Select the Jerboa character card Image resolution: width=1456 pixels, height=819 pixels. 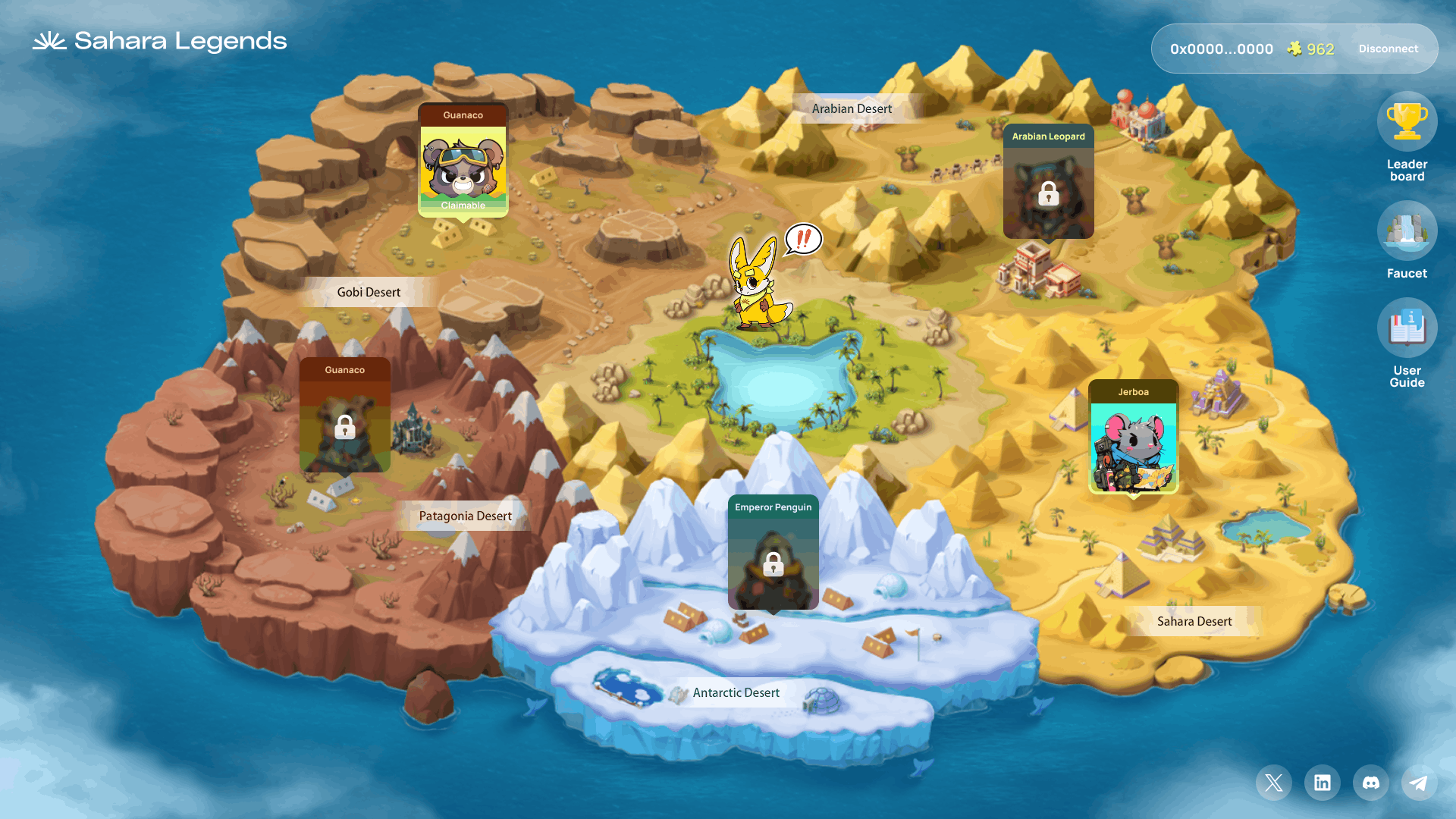[x=1133, y=438]
